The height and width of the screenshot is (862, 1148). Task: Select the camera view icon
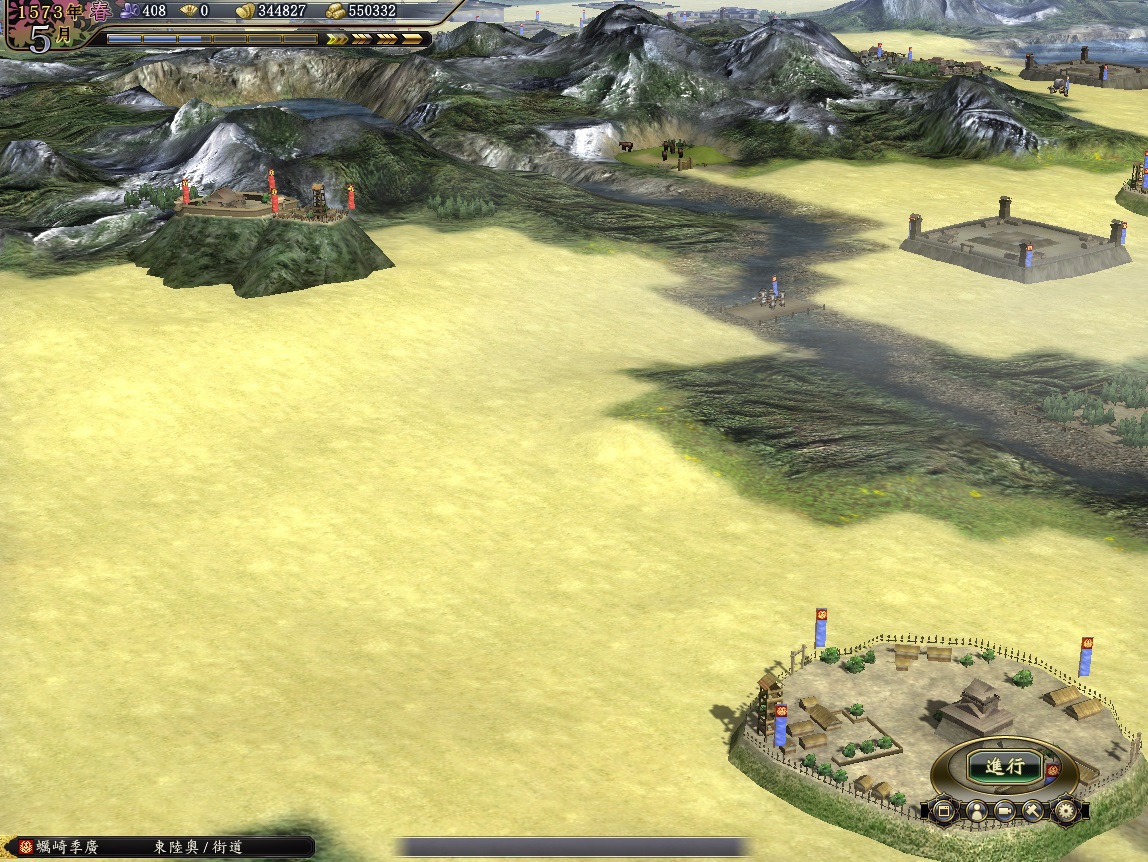(x=1004, y=810)
